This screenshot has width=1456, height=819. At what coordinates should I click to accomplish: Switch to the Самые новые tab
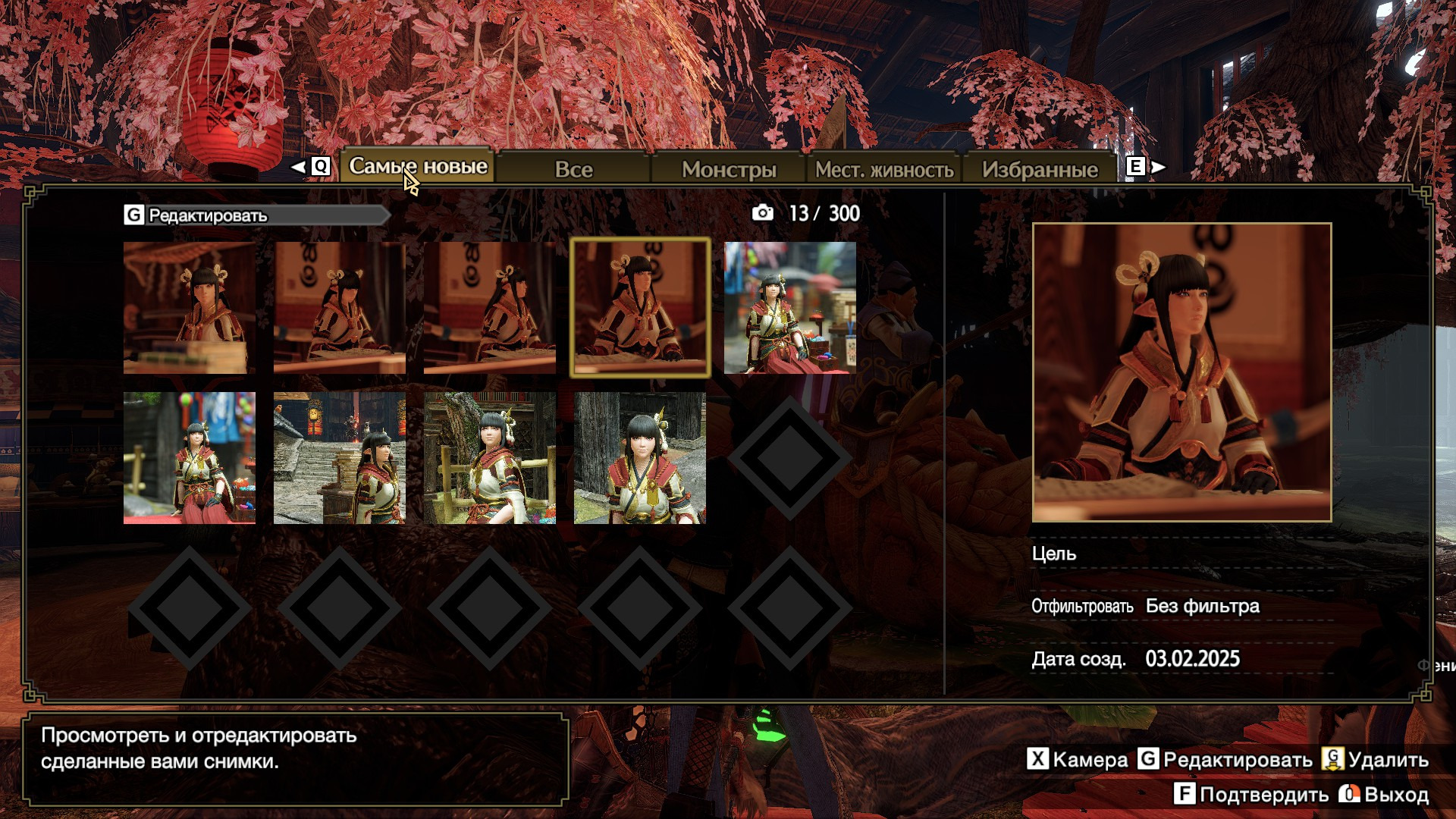pos(418,166)
